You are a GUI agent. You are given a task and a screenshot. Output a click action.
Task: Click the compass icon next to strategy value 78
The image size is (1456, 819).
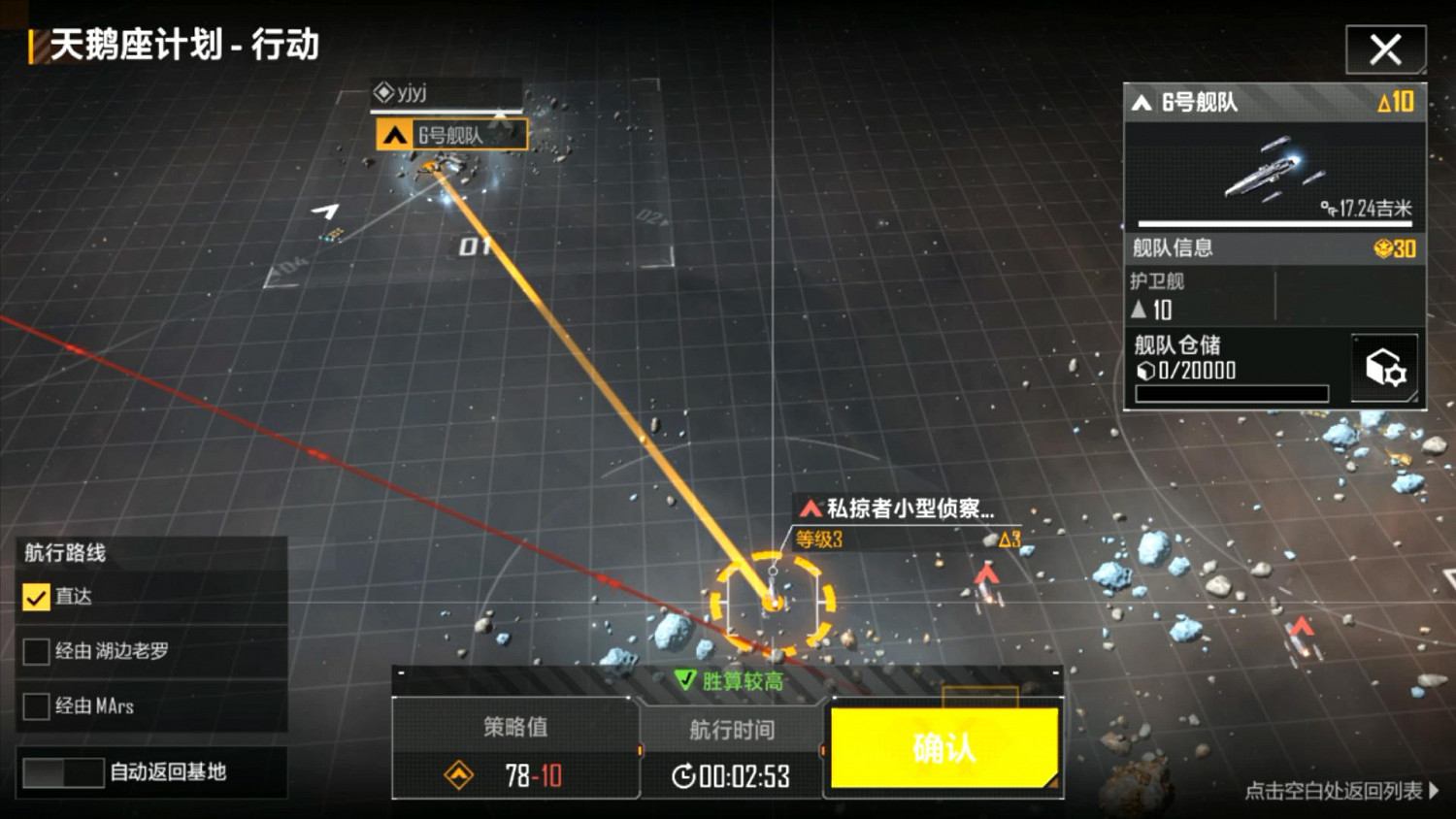pos(456,776)
